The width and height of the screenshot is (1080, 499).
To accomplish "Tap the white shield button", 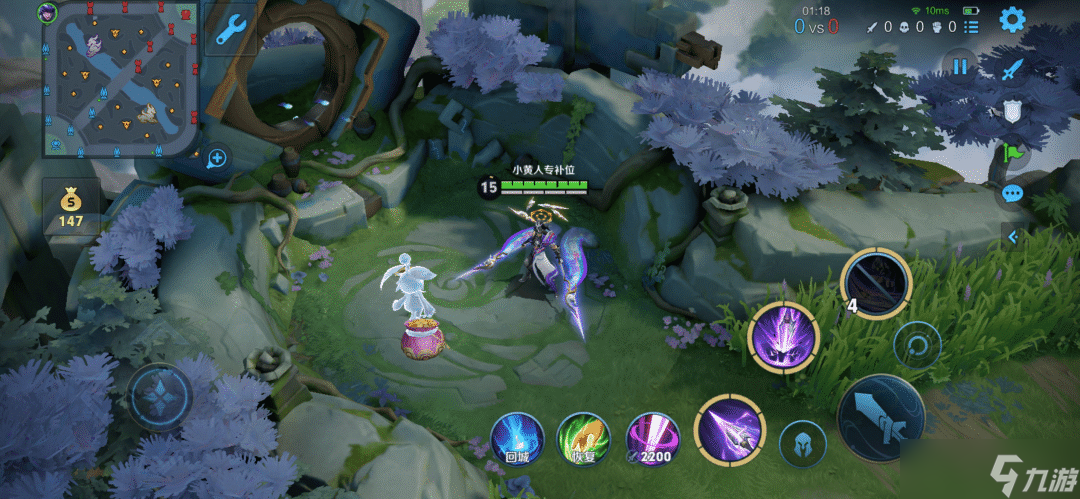I will [x=1012, y=111].
